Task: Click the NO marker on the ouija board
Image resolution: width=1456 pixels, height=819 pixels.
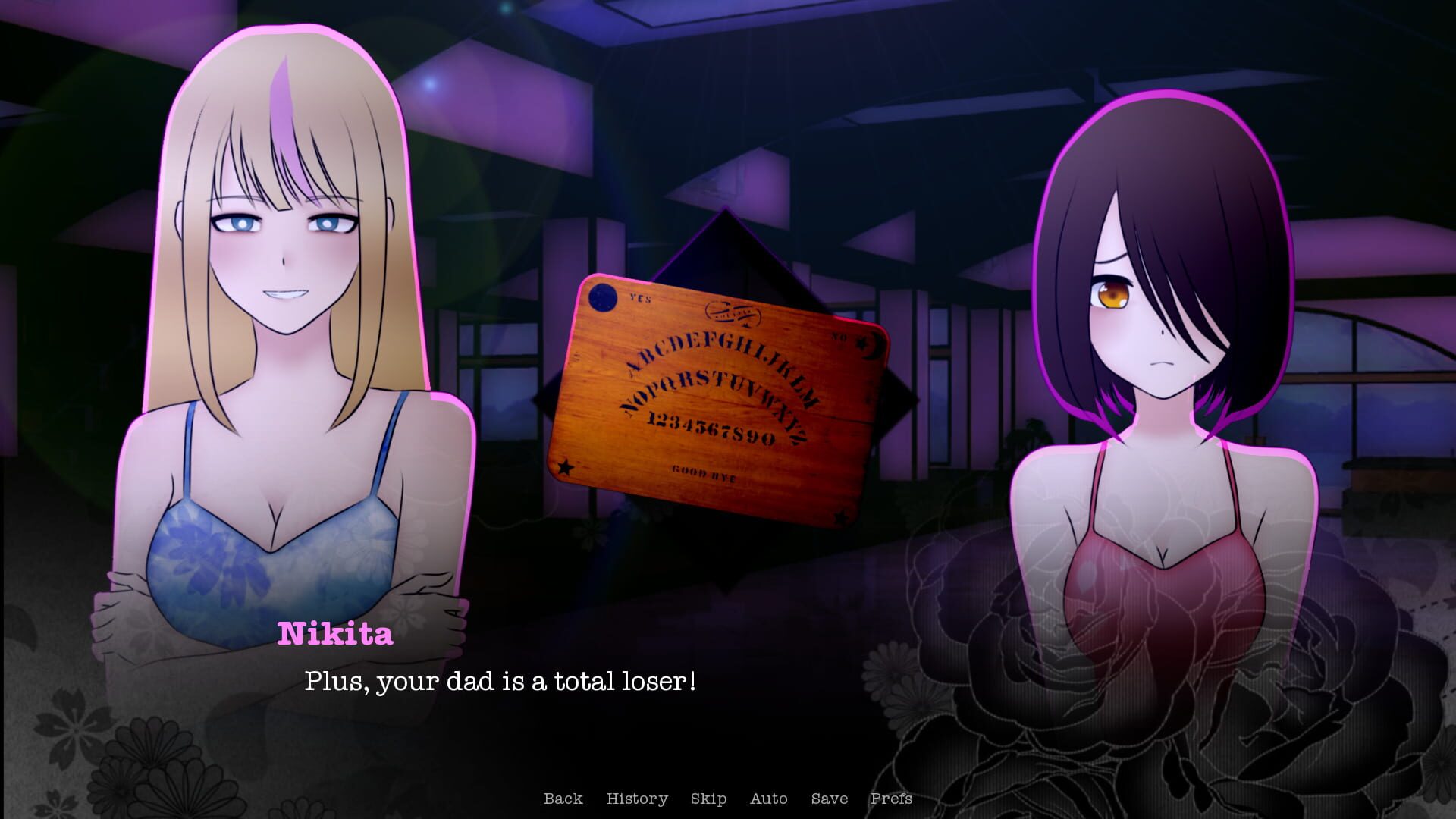Action: tap(840, 337)
